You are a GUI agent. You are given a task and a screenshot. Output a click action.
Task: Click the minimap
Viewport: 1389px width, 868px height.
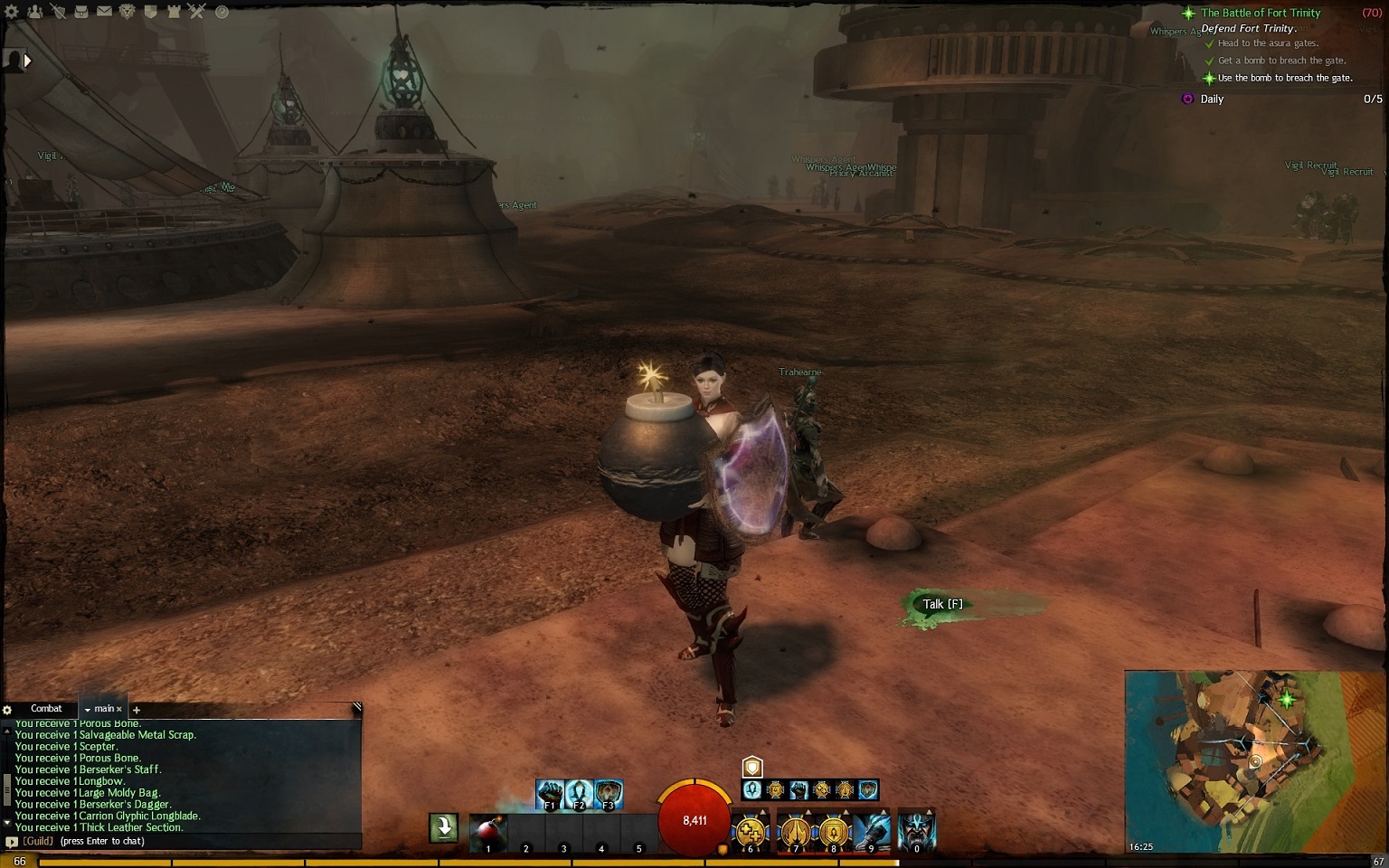click(x=1253, y=761)
